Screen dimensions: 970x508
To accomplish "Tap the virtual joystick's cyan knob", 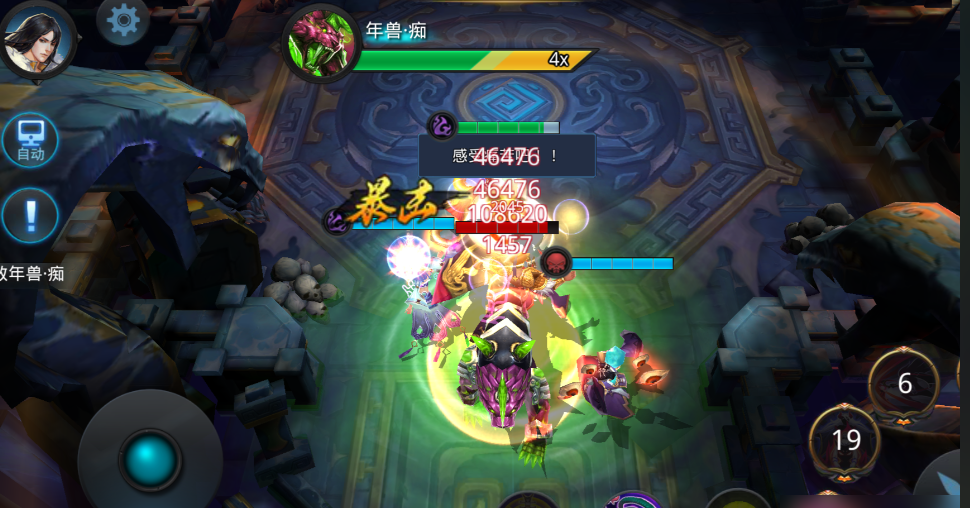I will point(150,460).
